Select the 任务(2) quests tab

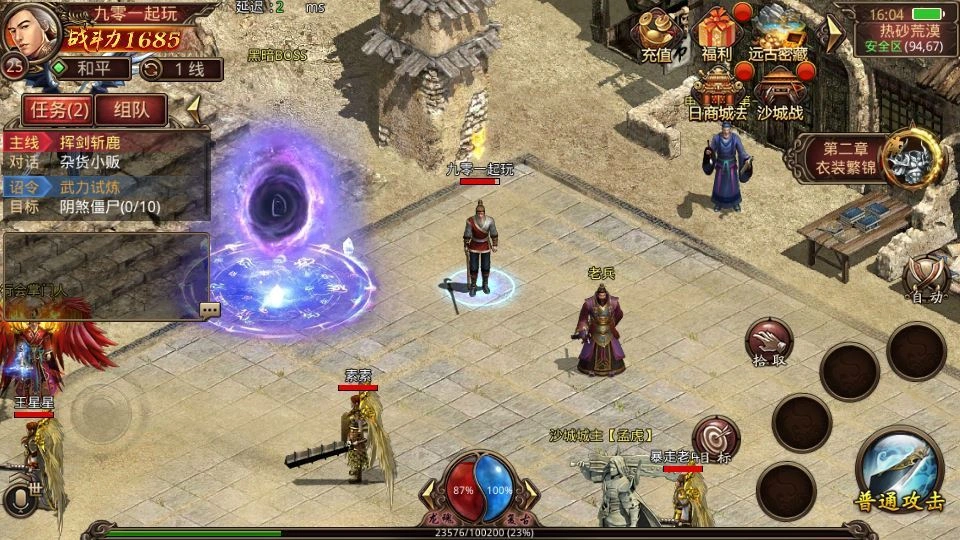tap(57, 109)
